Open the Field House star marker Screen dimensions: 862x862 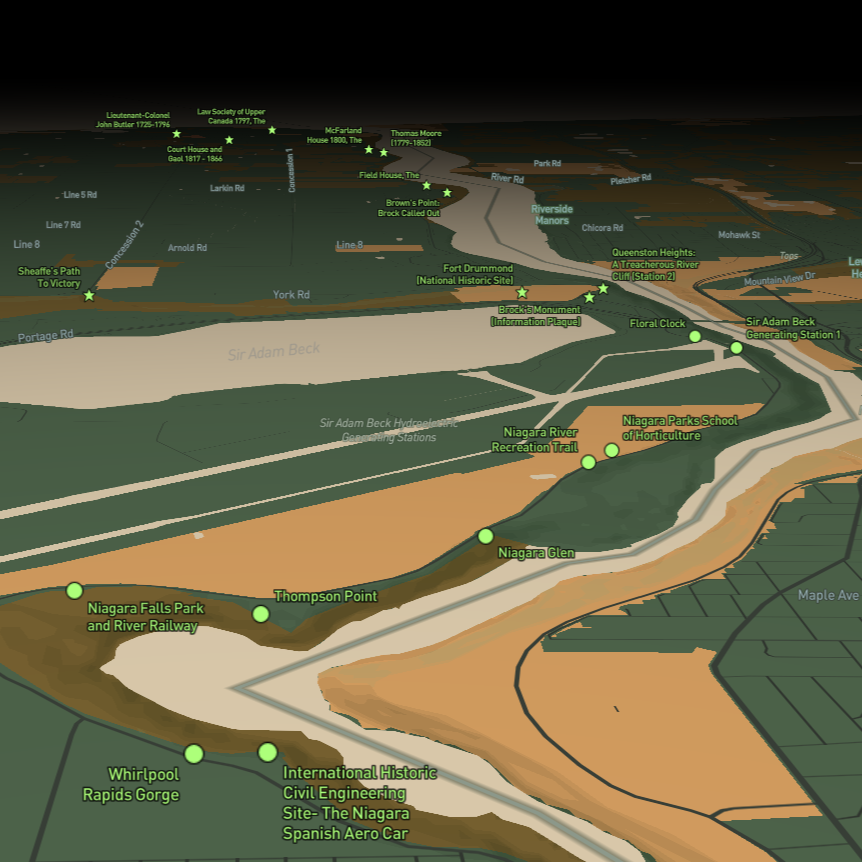[x=426, y=185]
